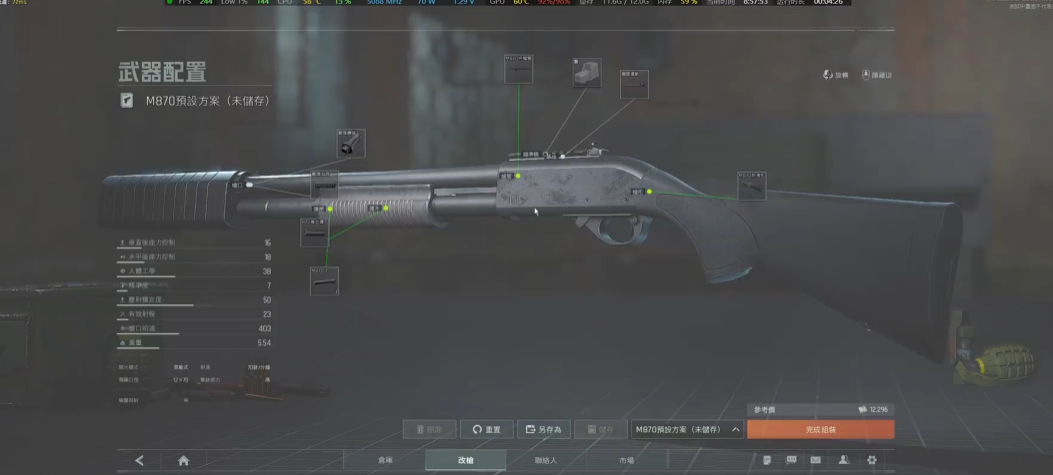Go to the 市場 market tab
The height and width of the screenshot is (475, 1053).
coord(626,460)
